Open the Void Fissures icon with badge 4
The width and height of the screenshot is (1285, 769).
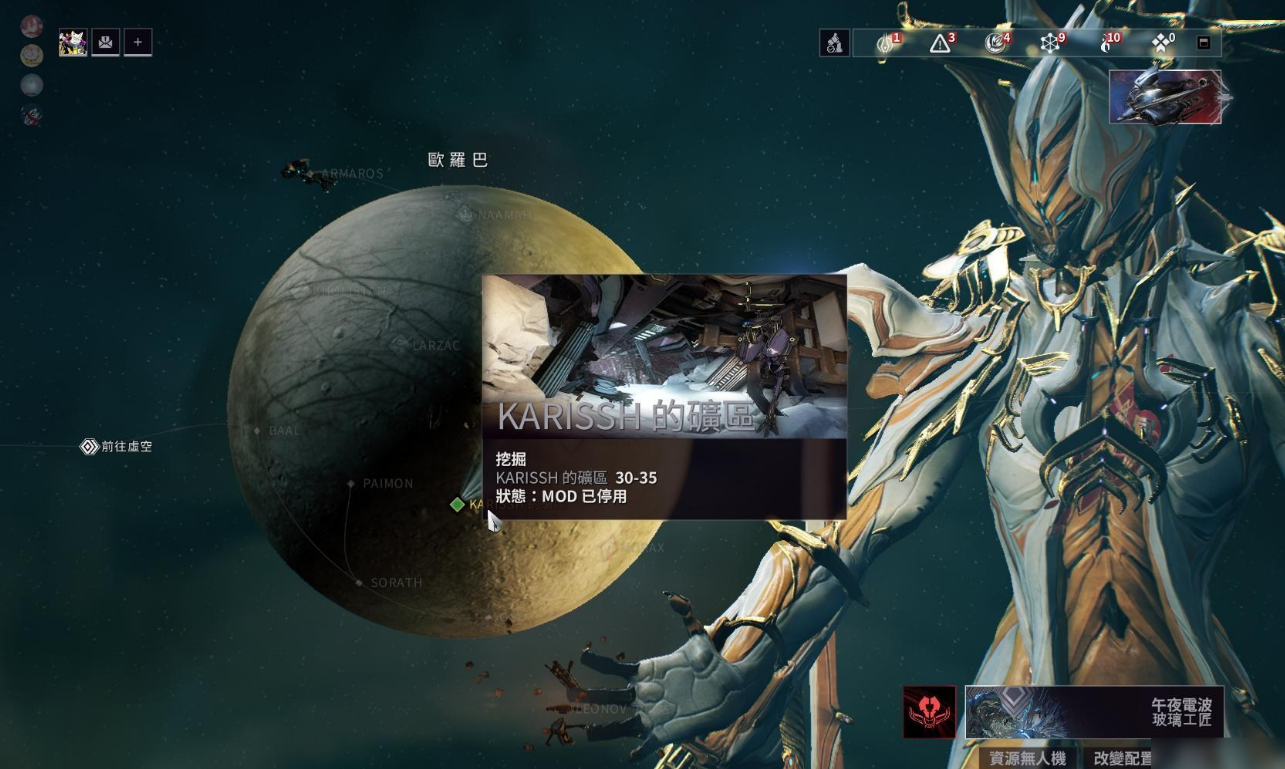point(995,43)
